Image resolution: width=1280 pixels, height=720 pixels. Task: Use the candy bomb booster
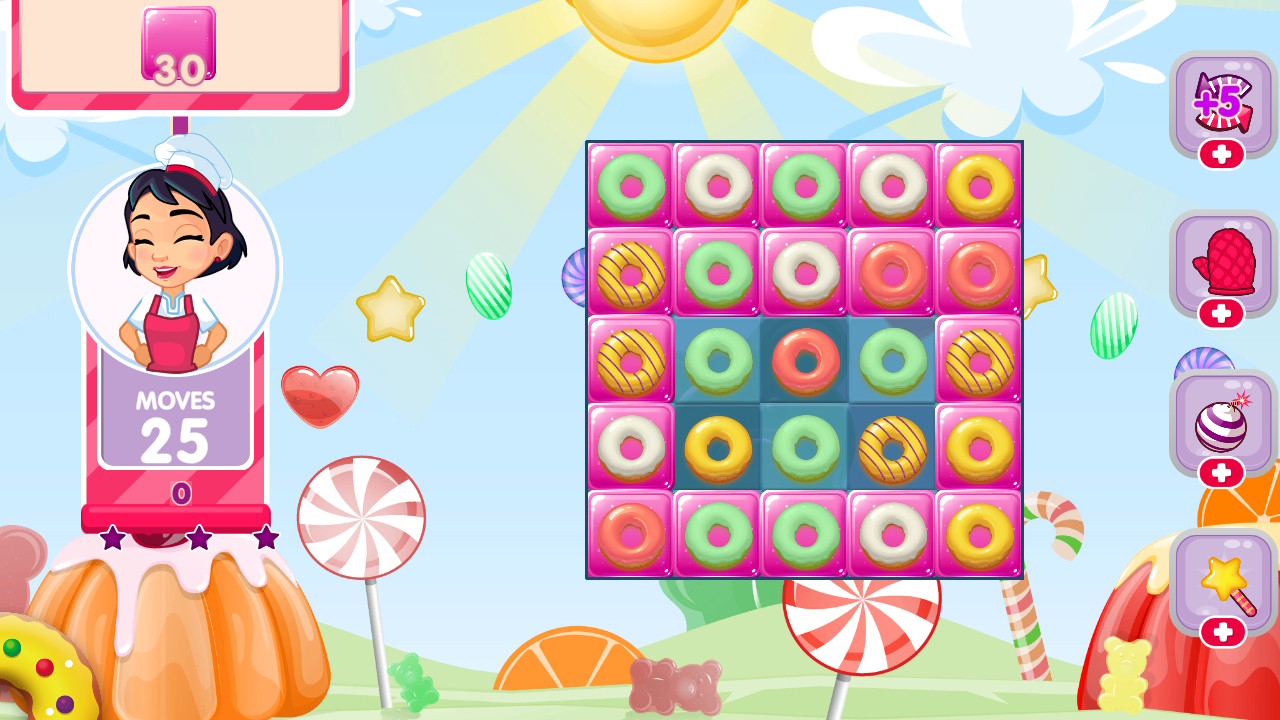1222,420
